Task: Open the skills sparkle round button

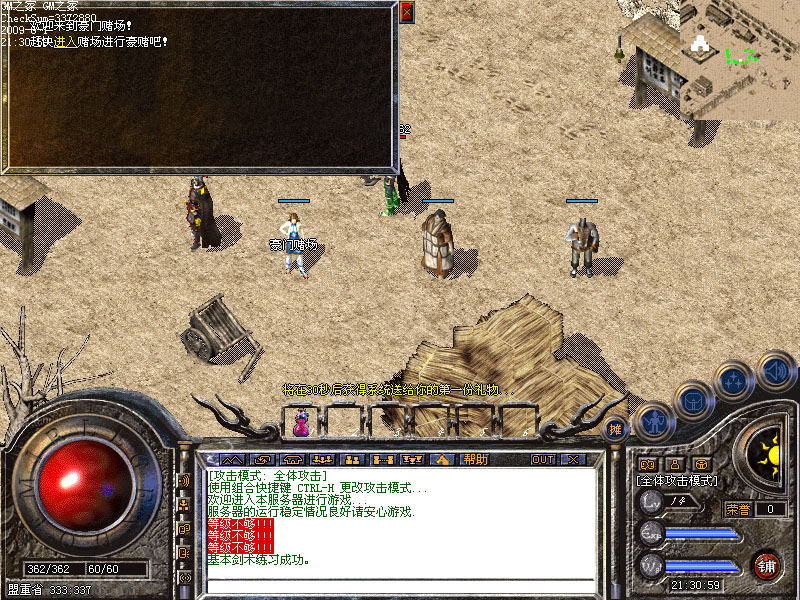Action: point(735,380)
